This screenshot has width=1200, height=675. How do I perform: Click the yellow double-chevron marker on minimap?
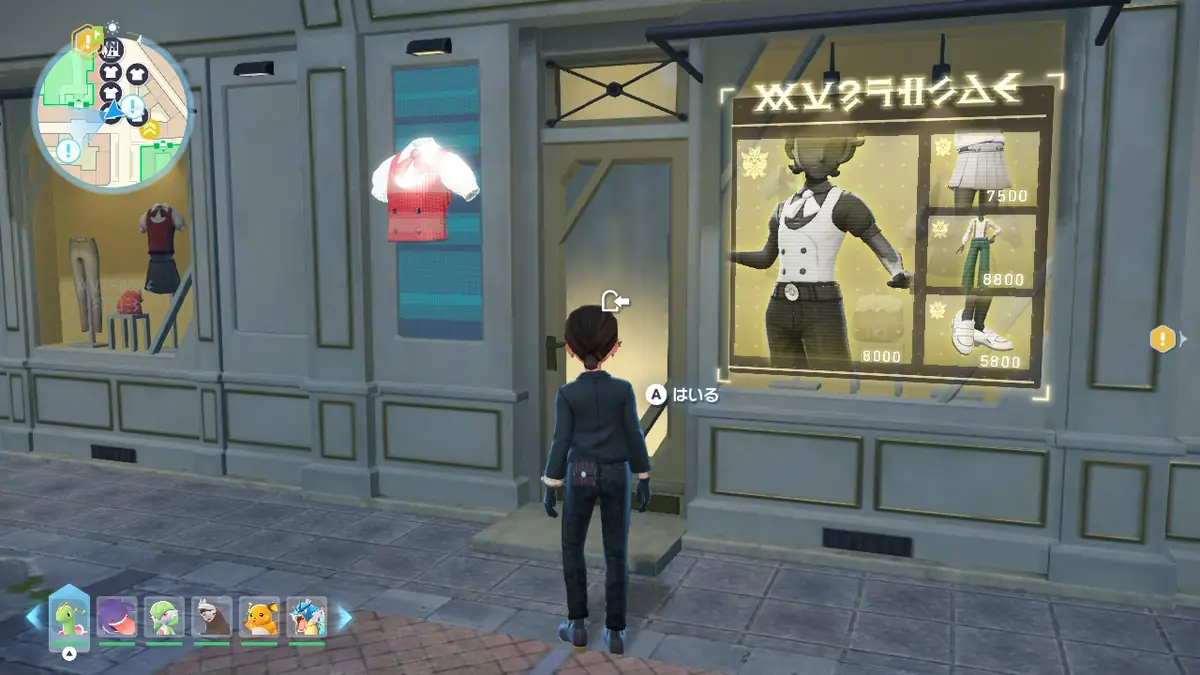[x=150, y=127]
